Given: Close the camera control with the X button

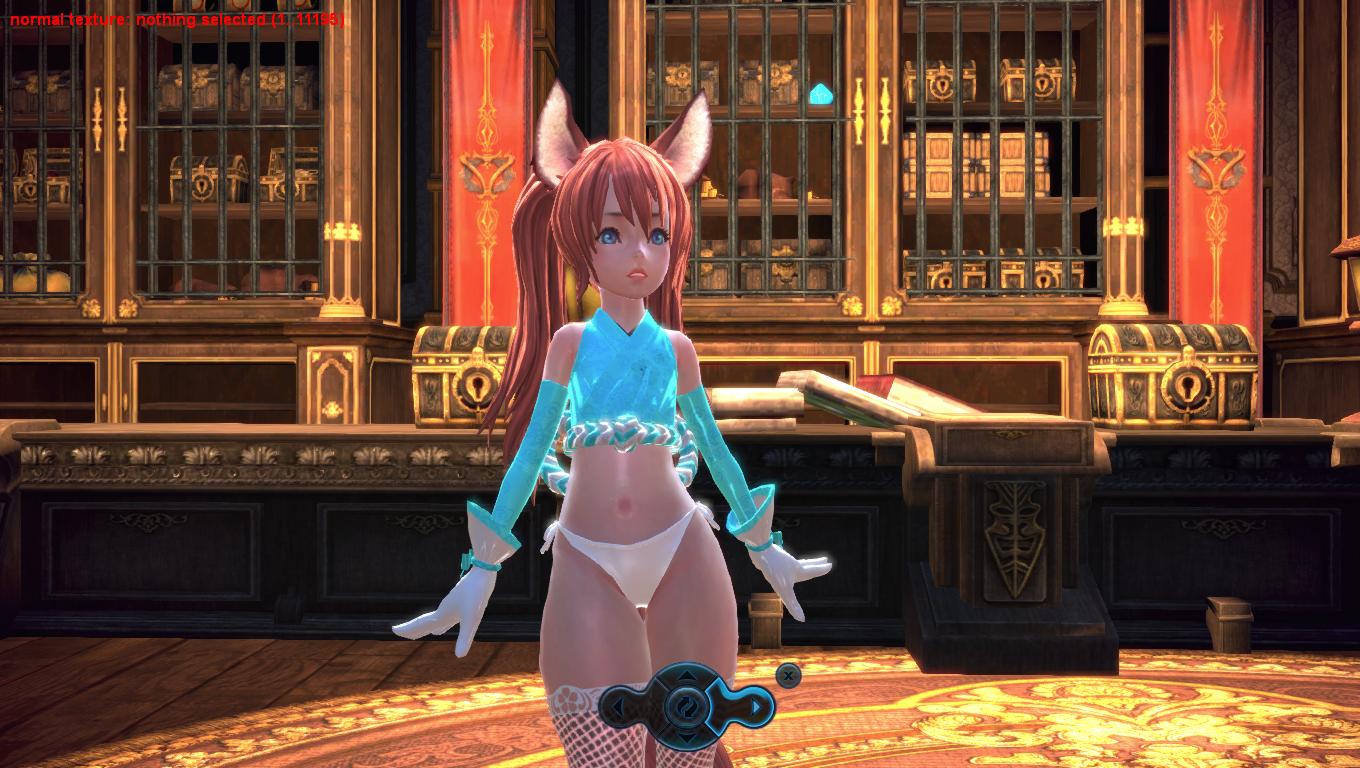Looking at the screenshot, I should tap(789, 676).
